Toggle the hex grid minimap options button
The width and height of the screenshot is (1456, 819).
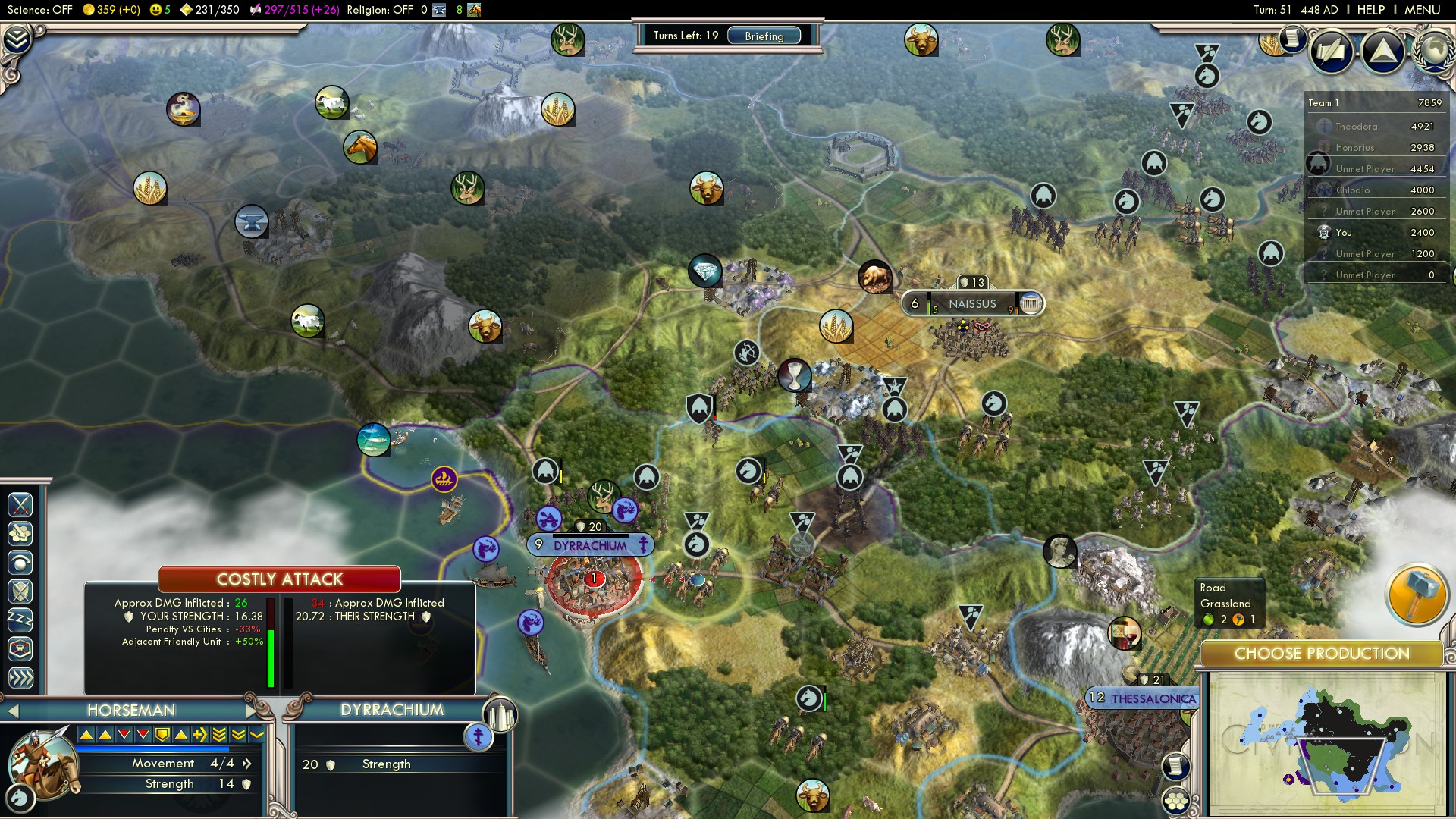(x=1176, y=800)
